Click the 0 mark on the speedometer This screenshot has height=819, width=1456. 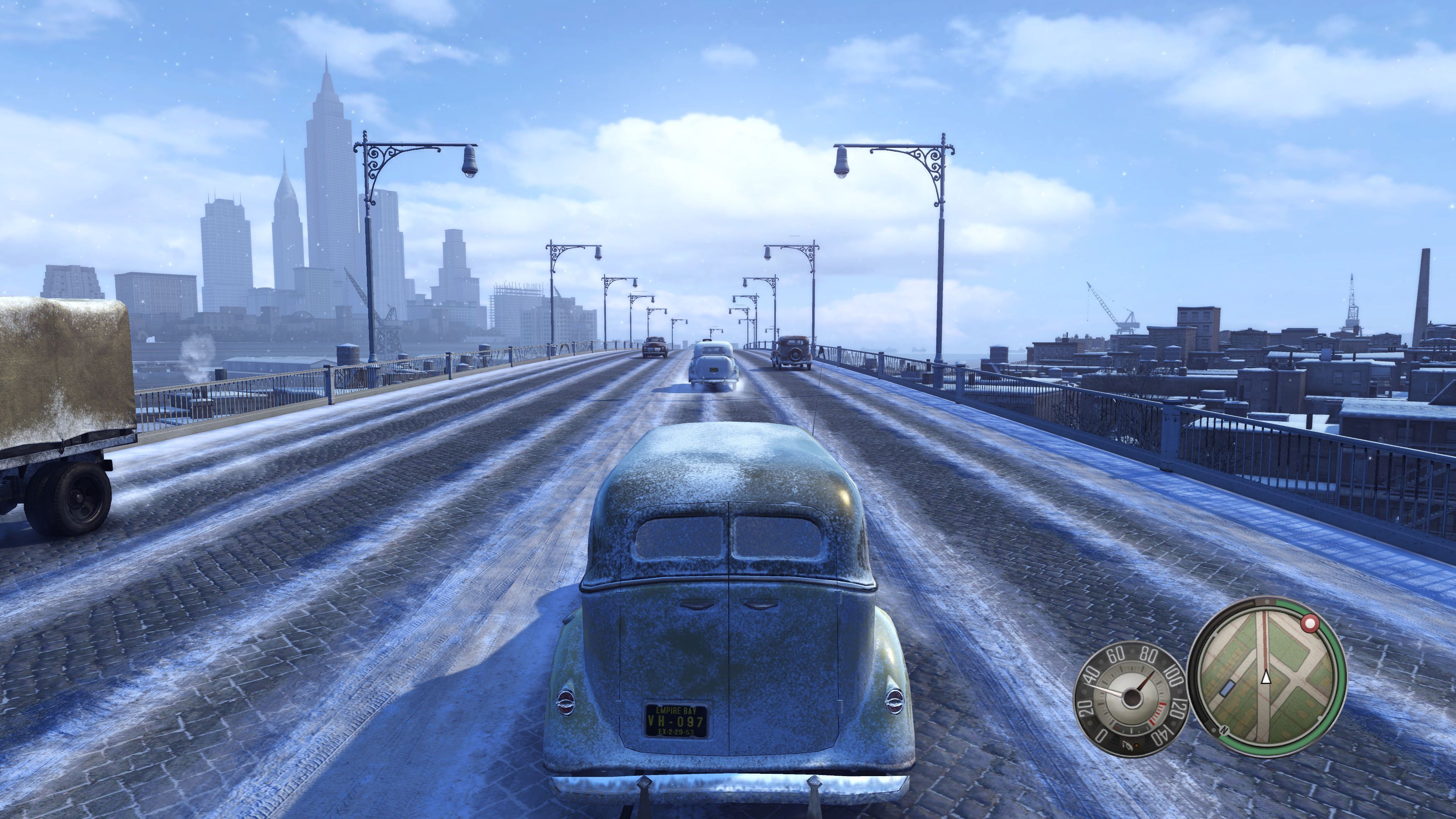(1100, 735)
